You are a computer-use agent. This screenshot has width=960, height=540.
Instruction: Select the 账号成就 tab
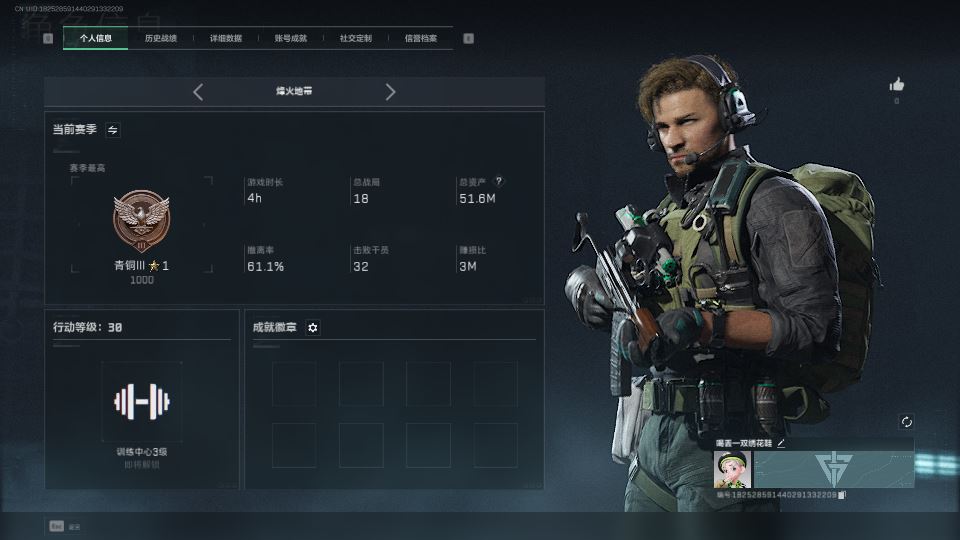pyautogui.click(x=290, y=39)
